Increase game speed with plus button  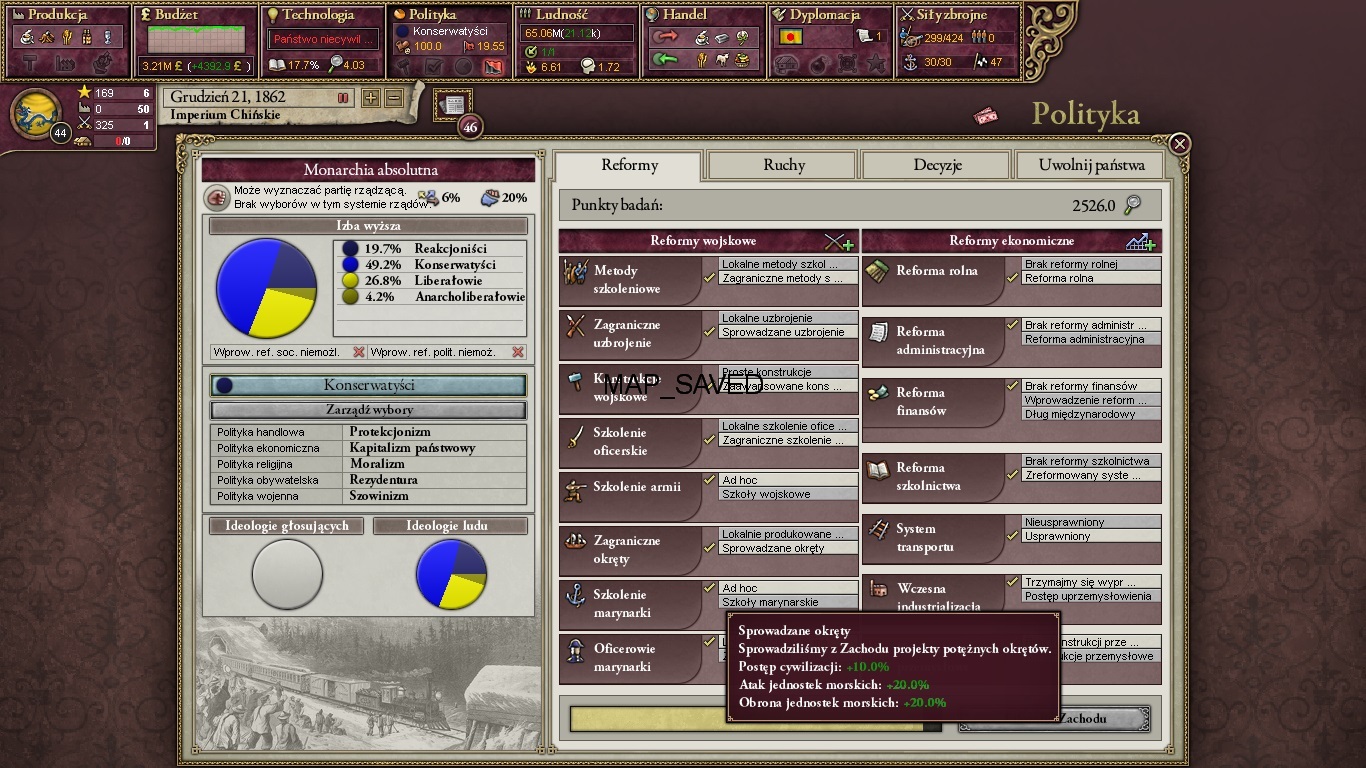[x=371, y=98]
